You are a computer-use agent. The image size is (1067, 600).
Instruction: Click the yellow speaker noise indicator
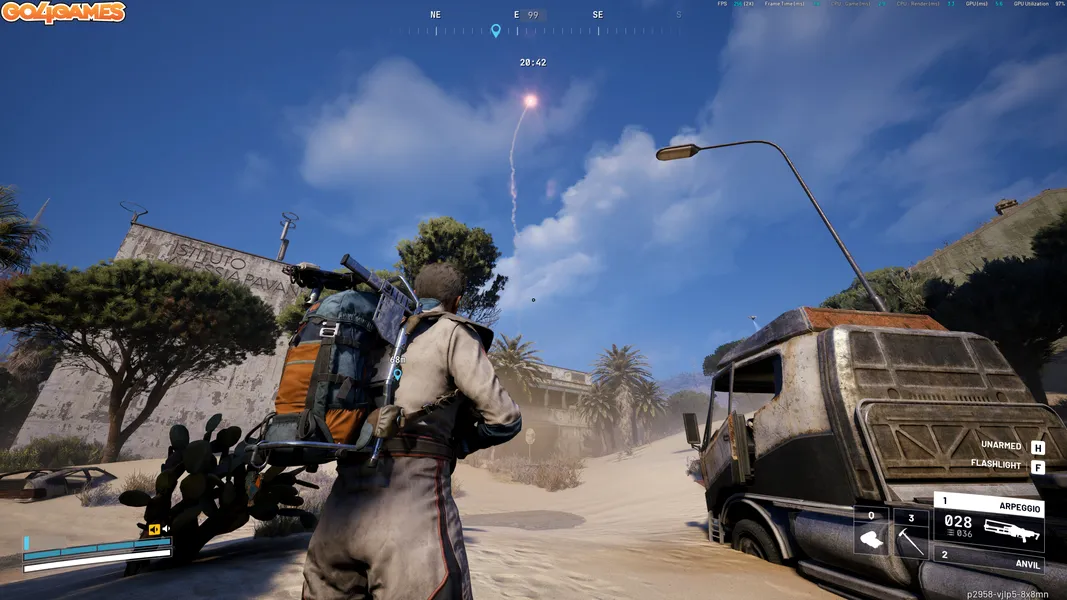[x=155, y=529]
